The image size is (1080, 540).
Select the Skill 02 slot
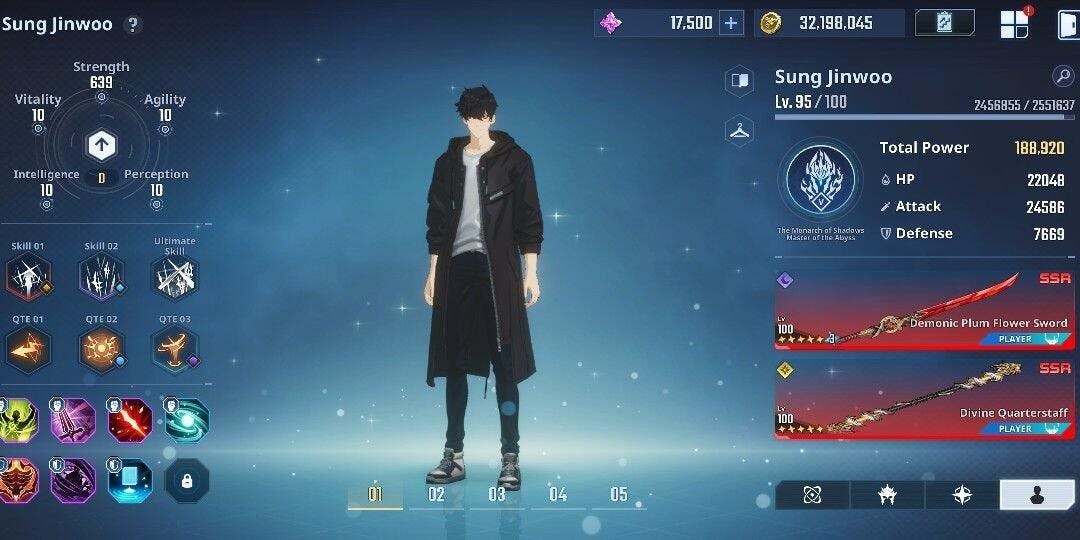click(x=101, y=276)
